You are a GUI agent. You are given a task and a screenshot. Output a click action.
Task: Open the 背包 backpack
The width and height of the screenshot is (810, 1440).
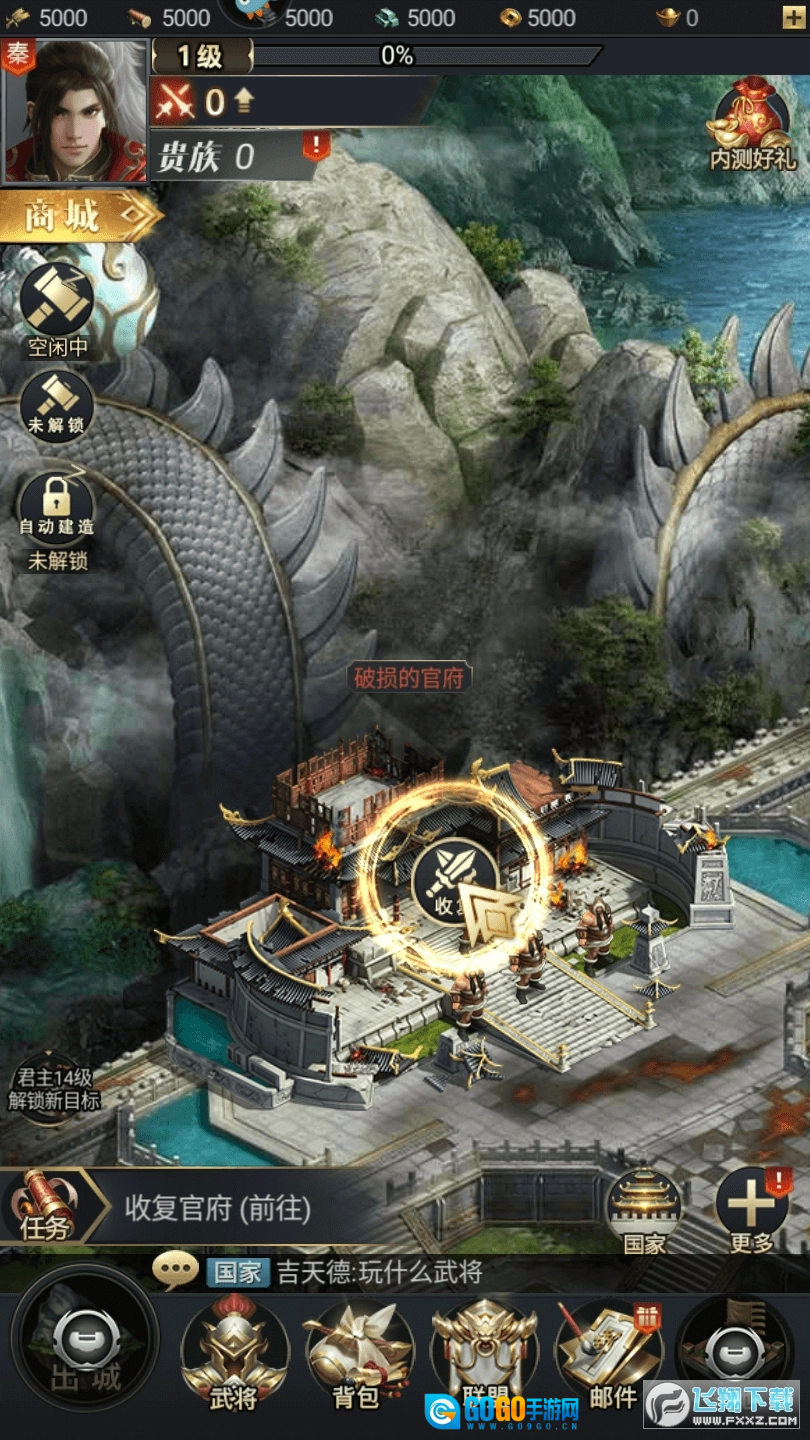pyautogui.click(x=358, y=1353)
